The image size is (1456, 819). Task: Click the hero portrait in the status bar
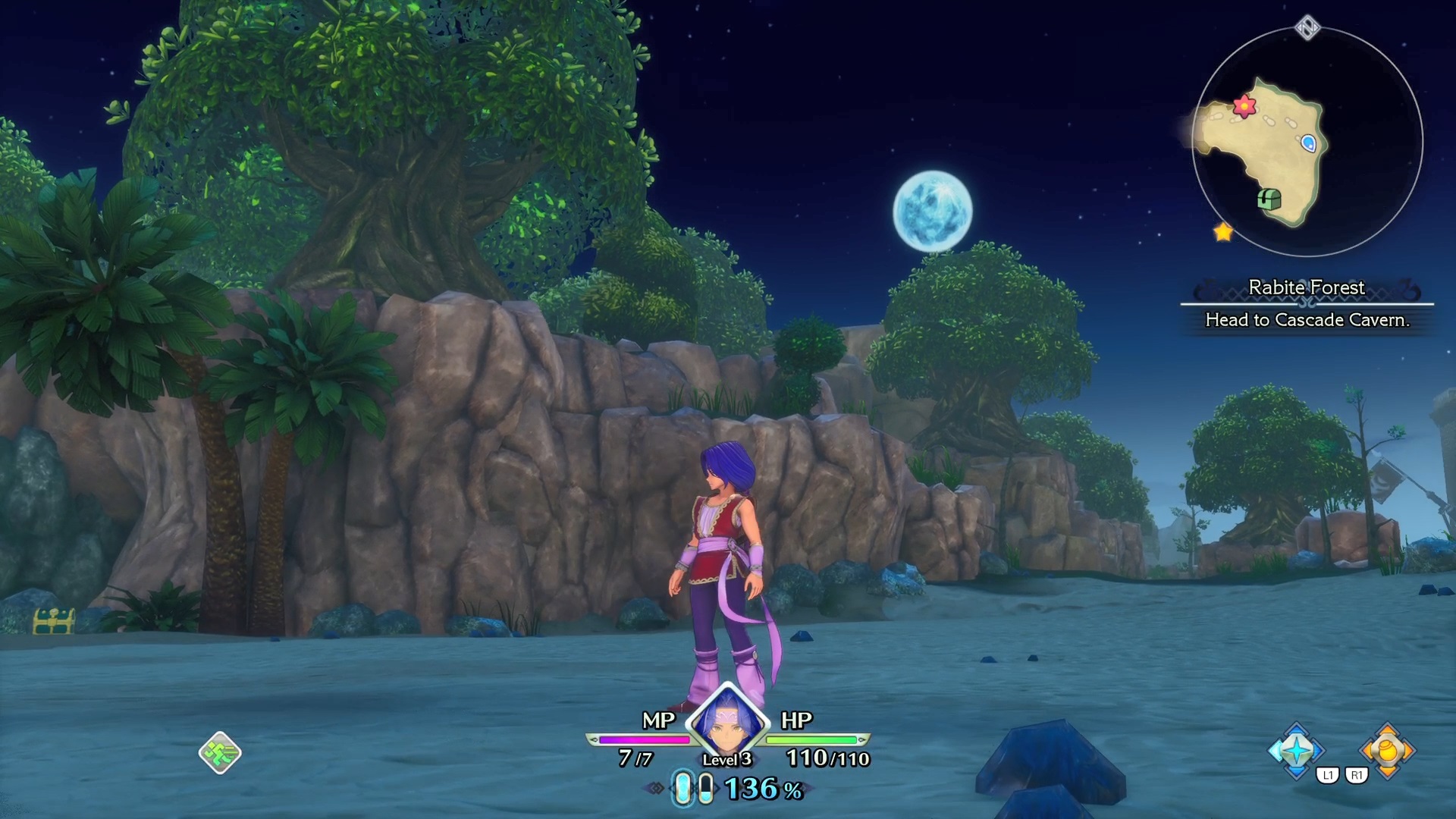[727, 724]
